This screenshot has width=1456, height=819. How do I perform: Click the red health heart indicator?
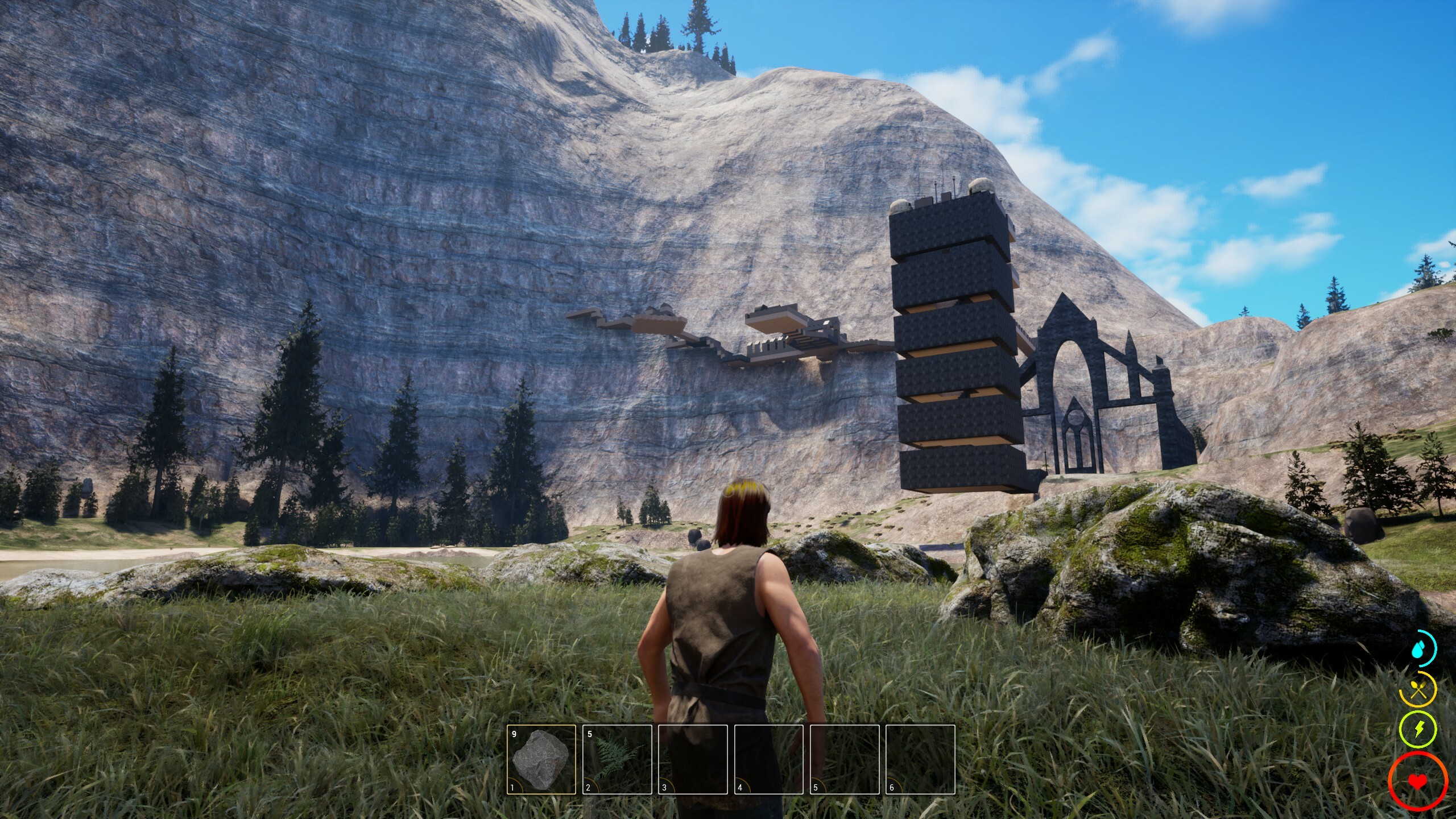[x=1418, y=781]
